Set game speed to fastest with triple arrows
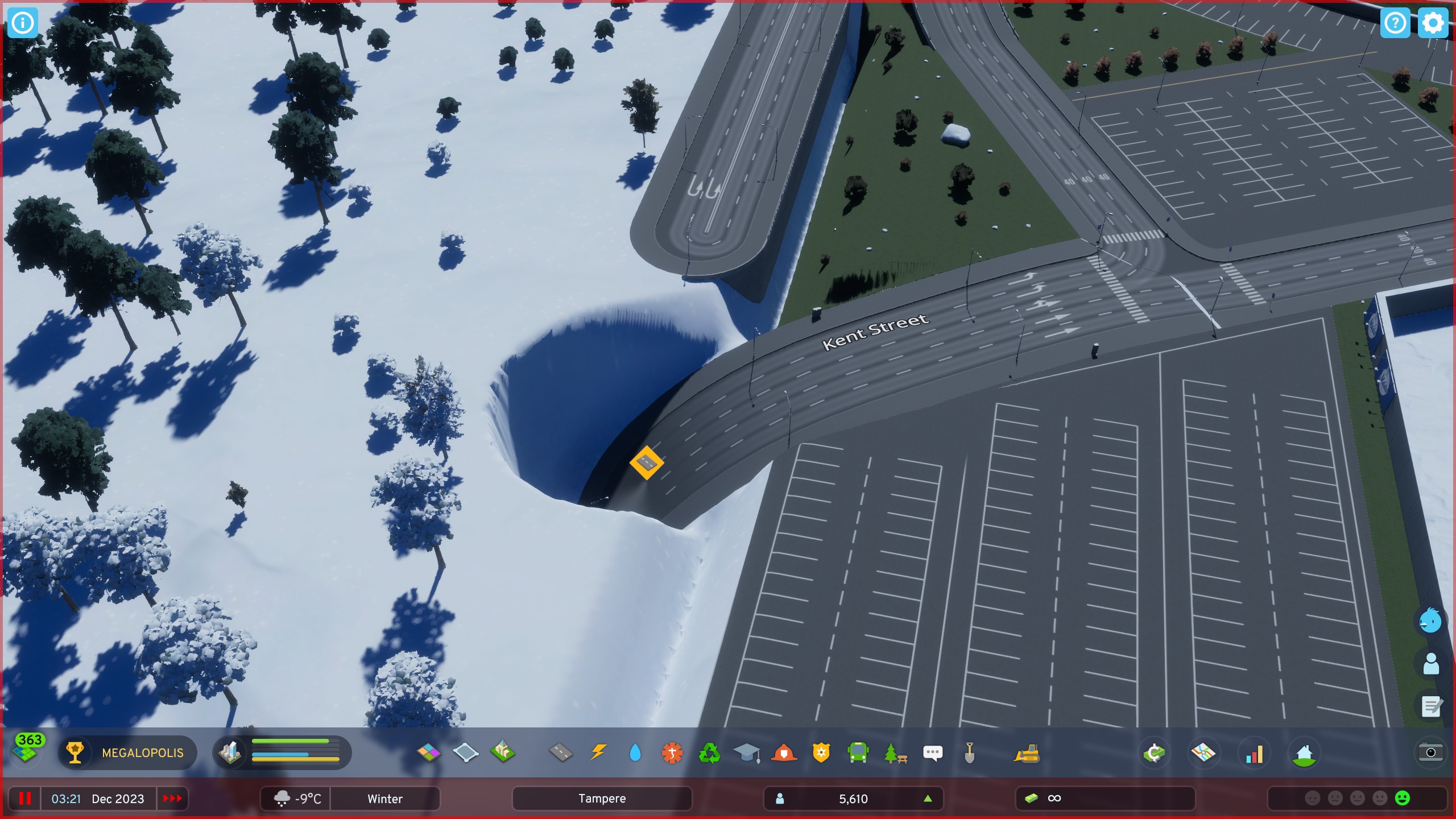 point(172,799)
